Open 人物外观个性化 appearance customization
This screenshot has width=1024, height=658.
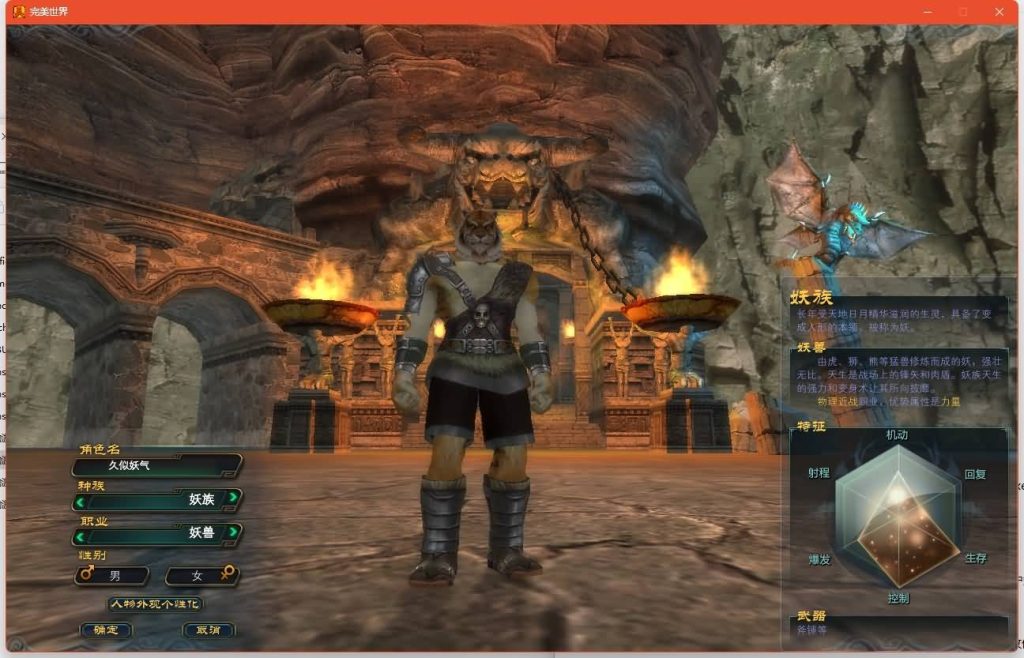pos(155,604)
